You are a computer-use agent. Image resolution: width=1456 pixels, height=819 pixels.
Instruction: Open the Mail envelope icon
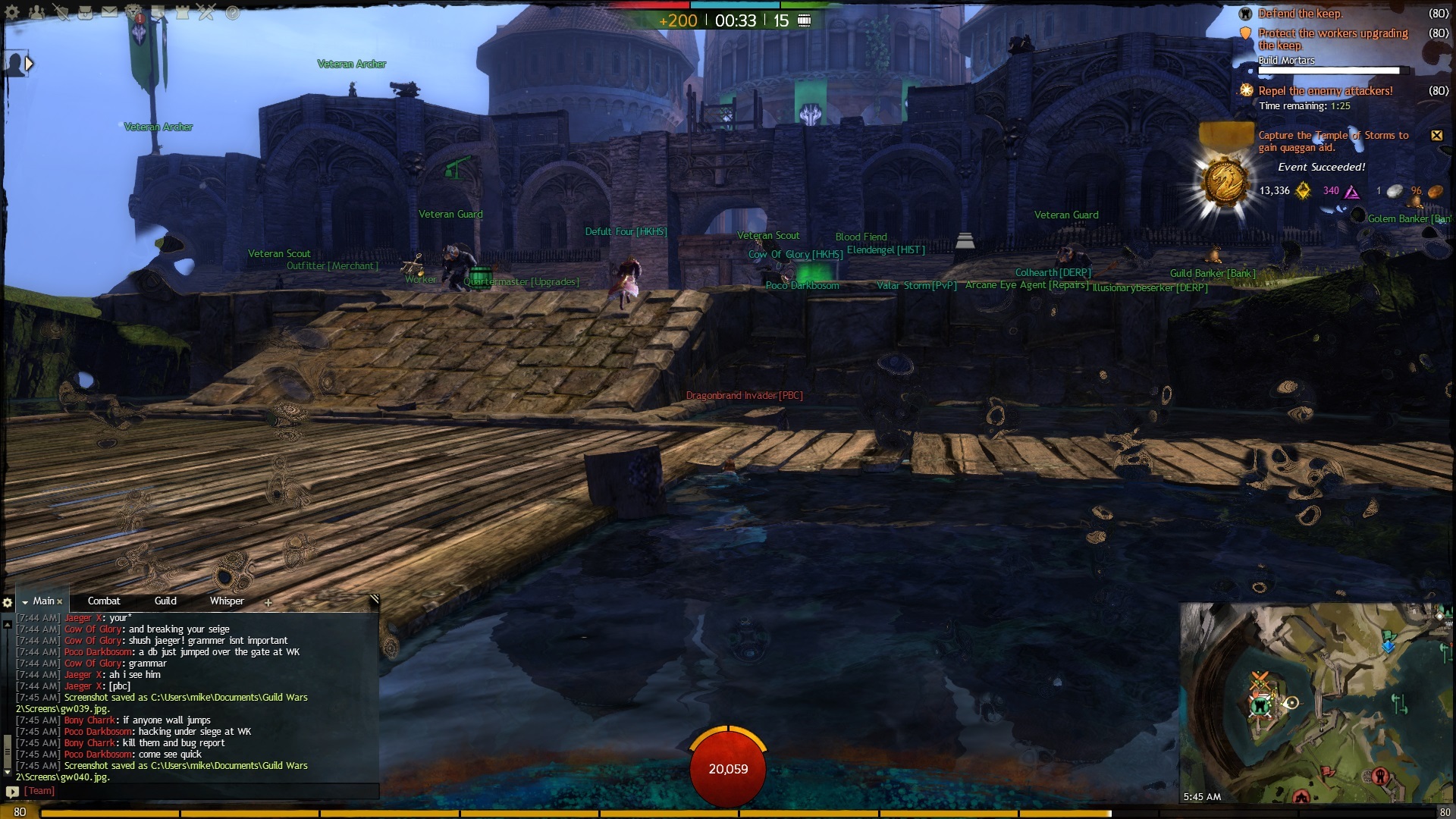pyautogui.click(x=109, y=12)
